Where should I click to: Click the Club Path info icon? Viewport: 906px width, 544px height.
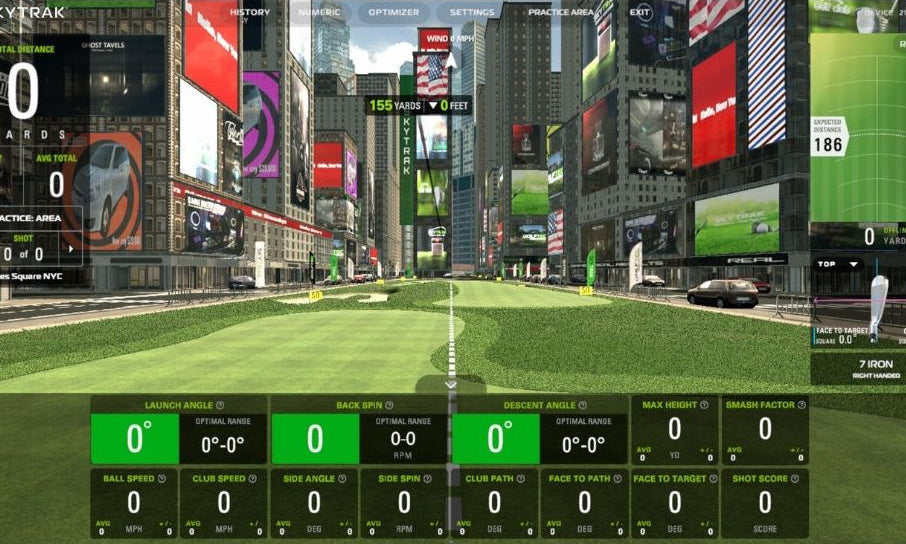[521, 479]
